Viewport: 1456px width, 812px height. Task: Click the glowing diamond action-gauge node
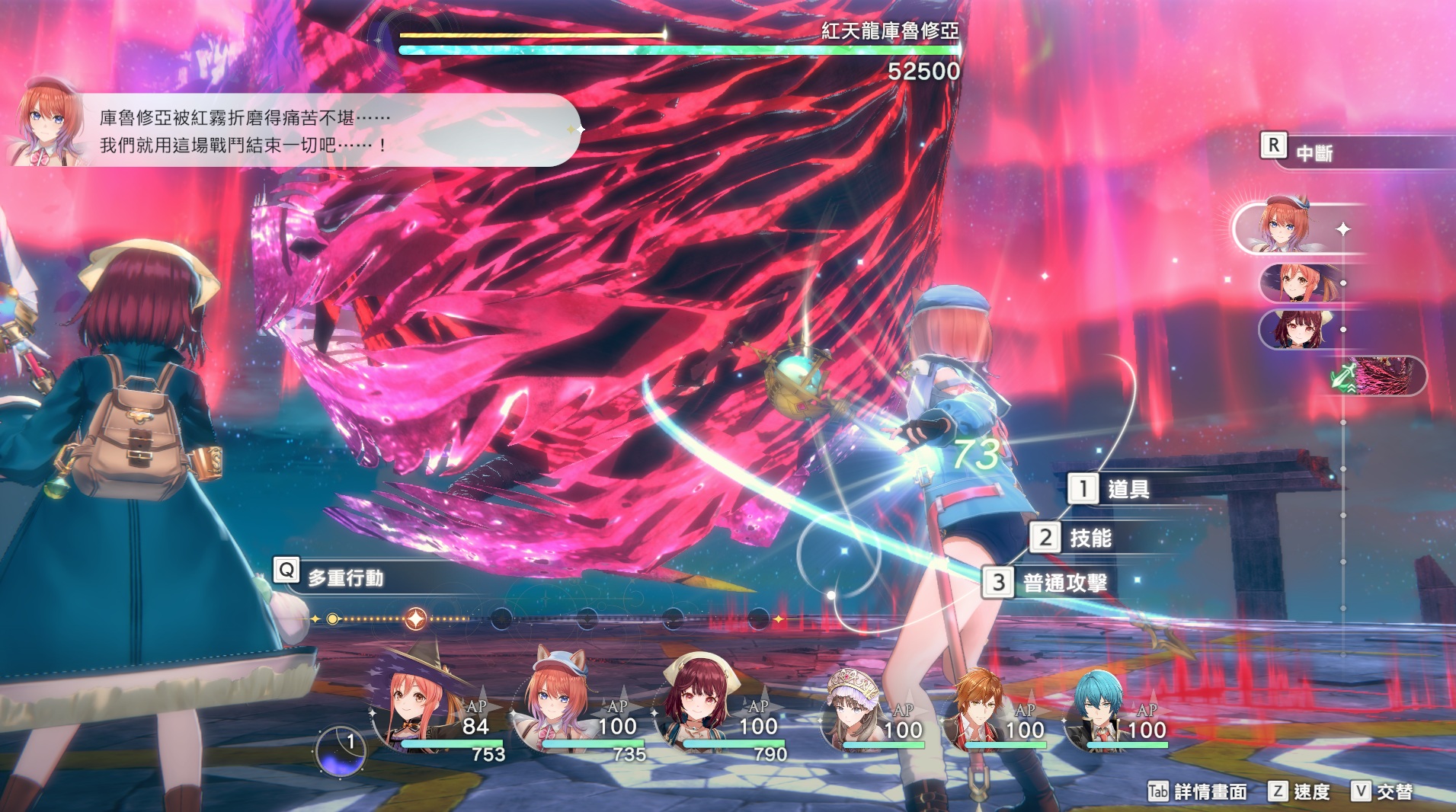[415, 619]
